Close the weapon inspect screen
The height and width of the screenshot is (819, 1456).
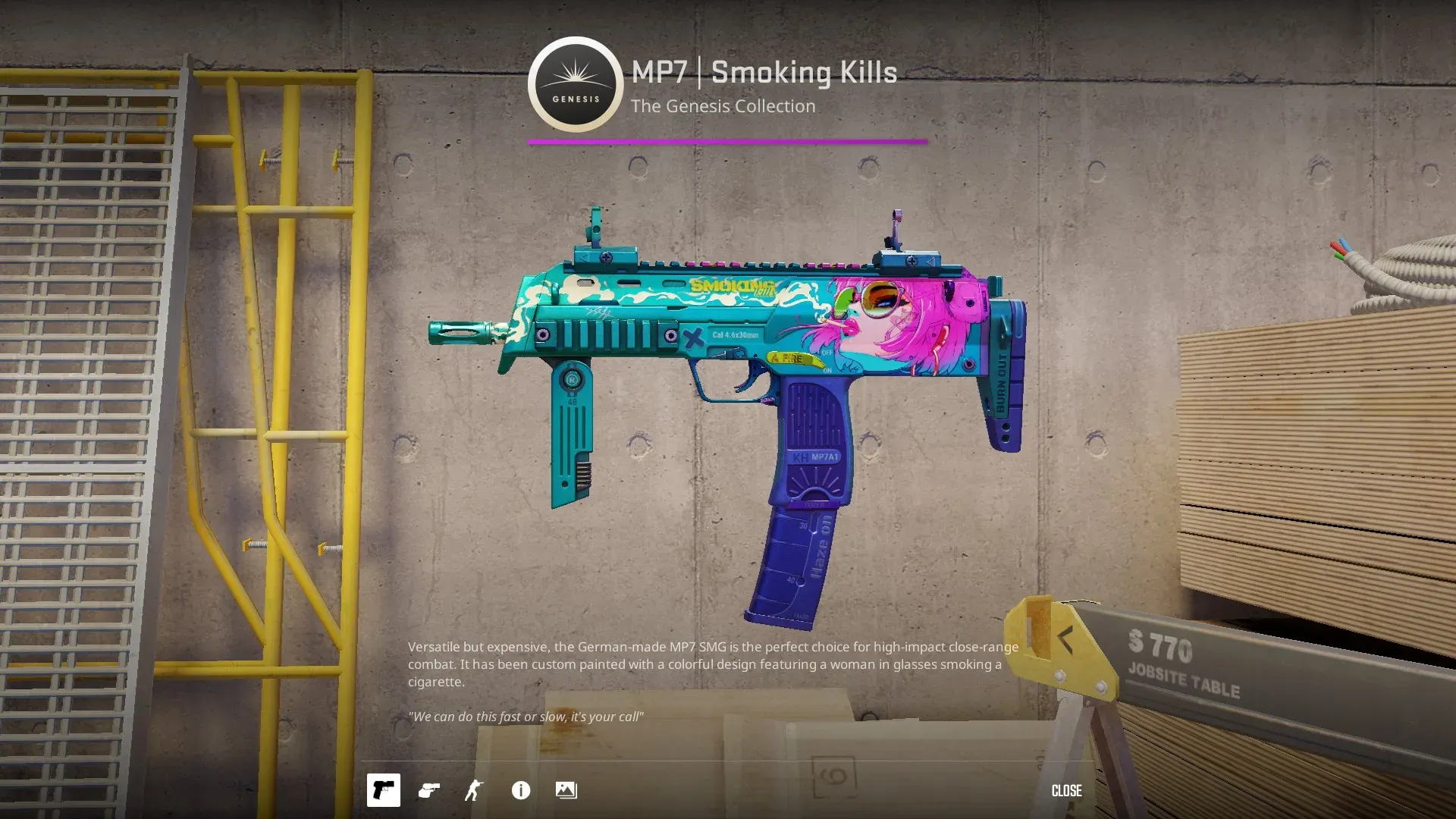tap(1066, 790)
